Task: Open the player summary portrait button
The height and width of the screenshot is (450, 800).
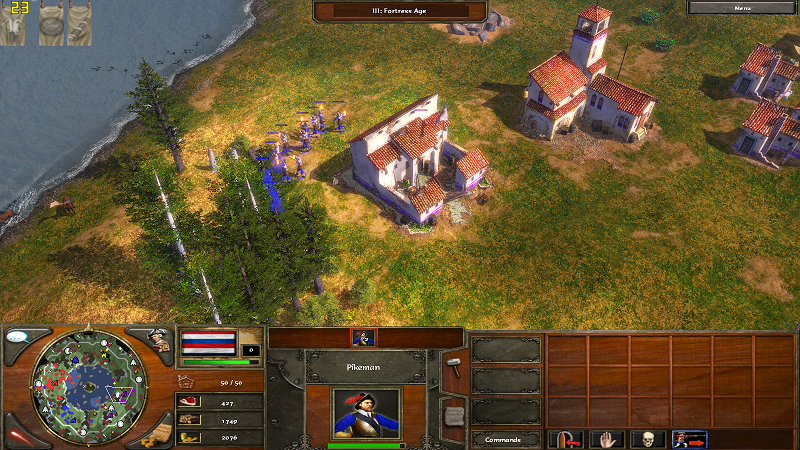Action: click(x=158, y=338)
